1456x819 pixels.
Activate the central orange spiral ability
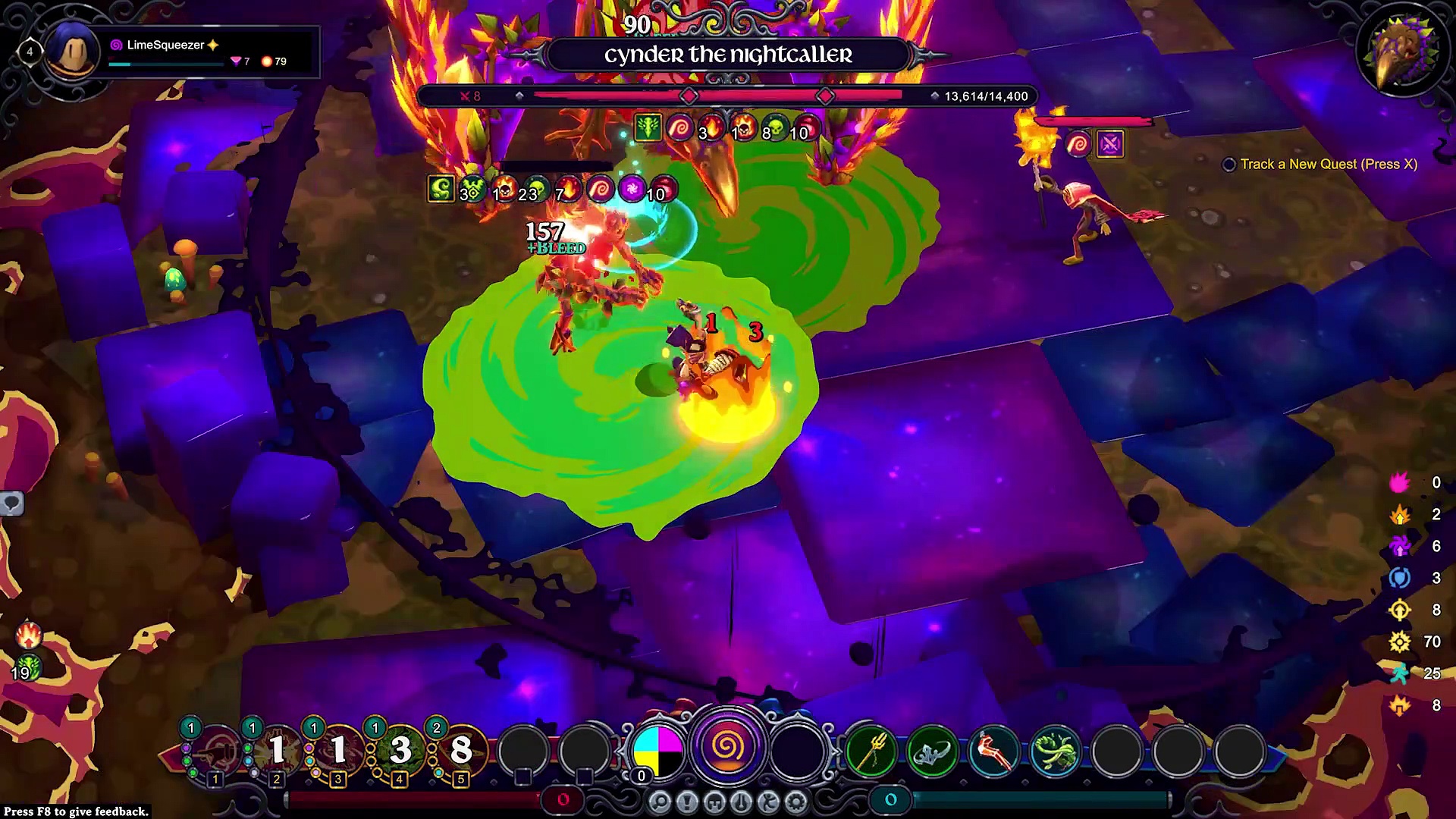point(727,747)
